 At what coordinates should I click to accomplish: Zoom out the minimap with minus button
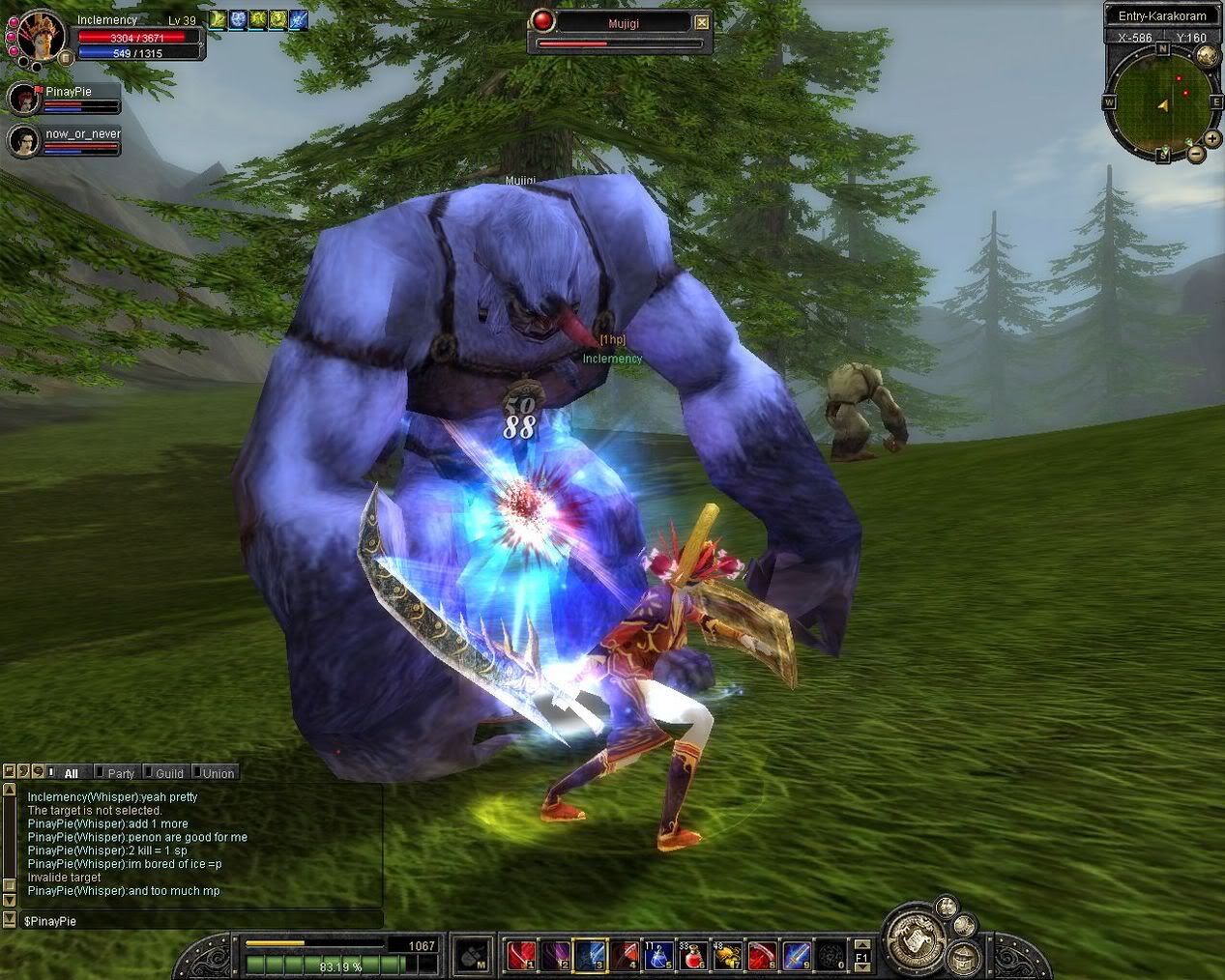[x=1196, y=153]
